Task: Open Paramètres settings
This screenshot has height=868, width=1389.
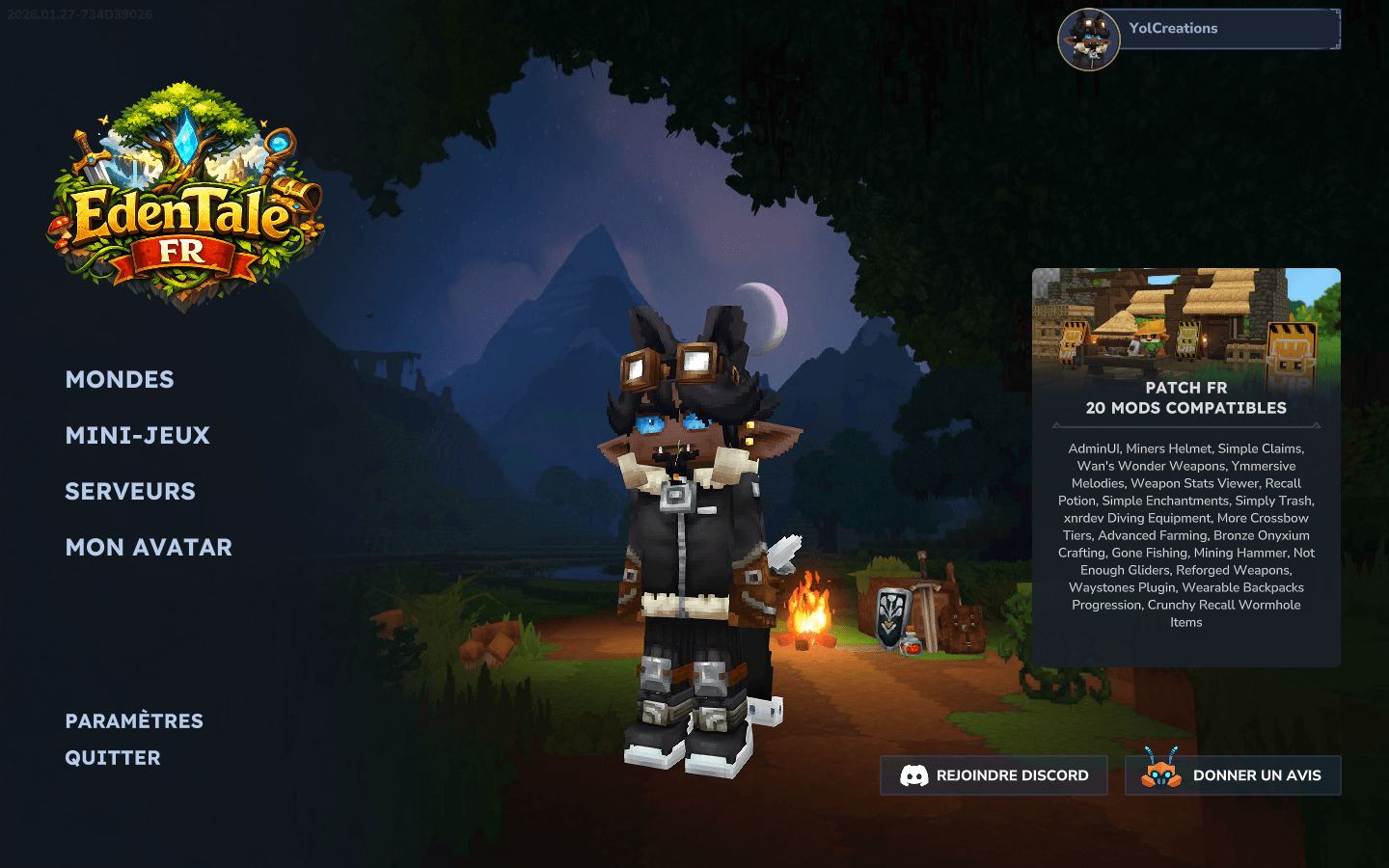Action: pyautogui.click(x=134, y=721)
